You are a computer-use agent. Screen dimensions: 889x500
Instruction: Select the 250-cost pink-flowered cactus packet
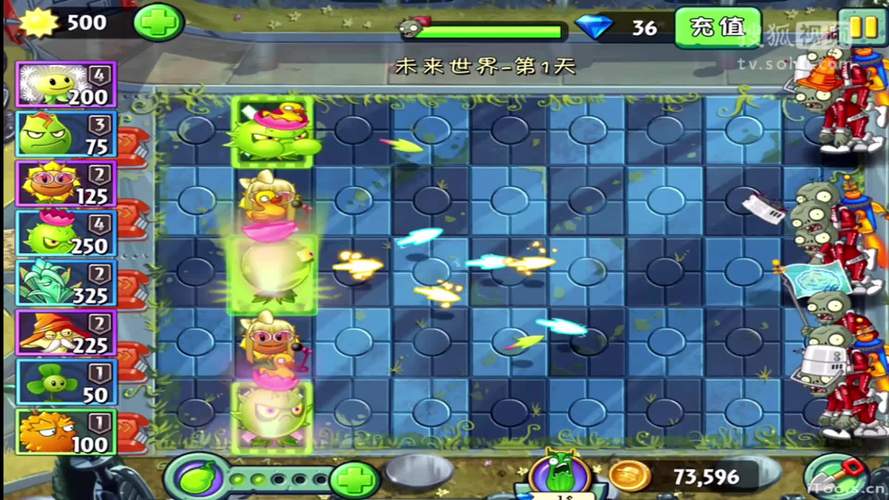(67, 233)
